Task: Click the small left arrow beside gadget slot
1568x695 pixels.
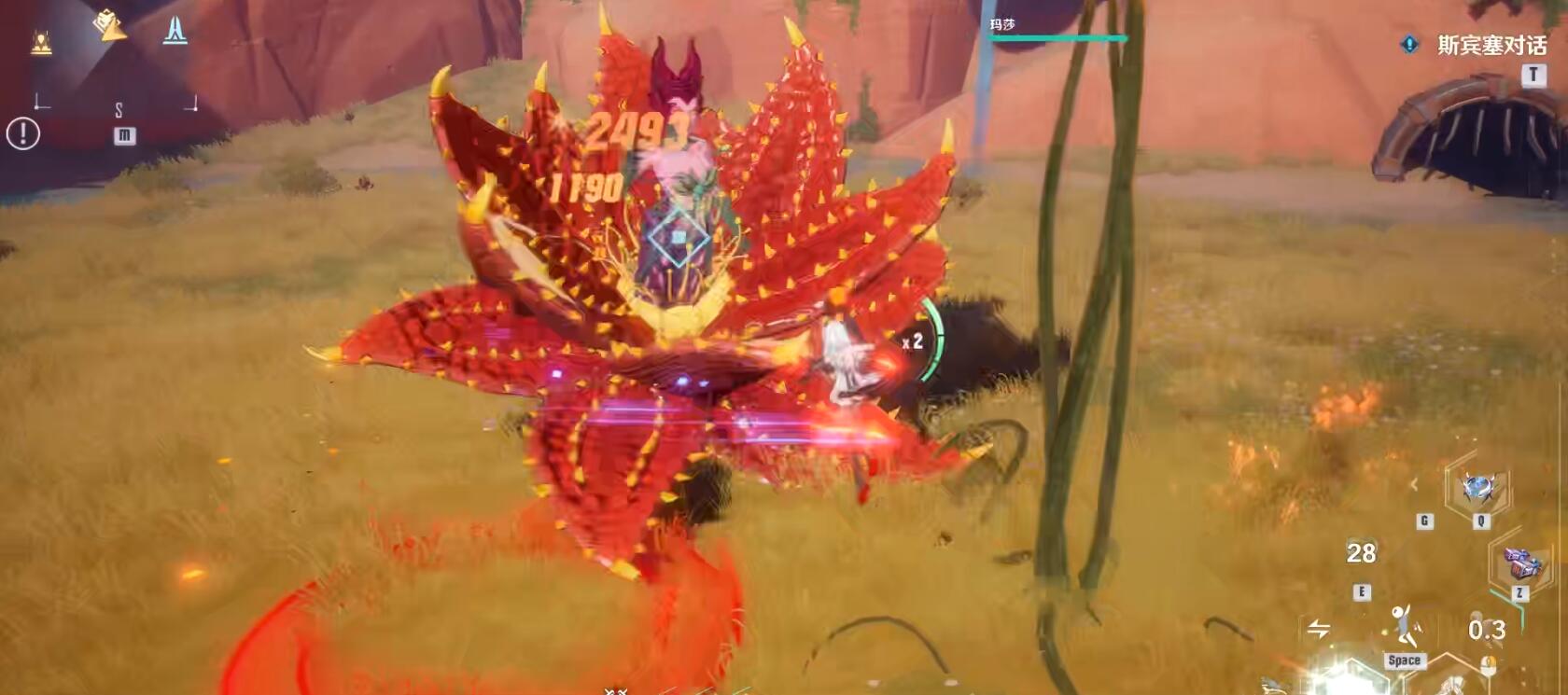Action: pyautogui.click(x=1414, y=483)
